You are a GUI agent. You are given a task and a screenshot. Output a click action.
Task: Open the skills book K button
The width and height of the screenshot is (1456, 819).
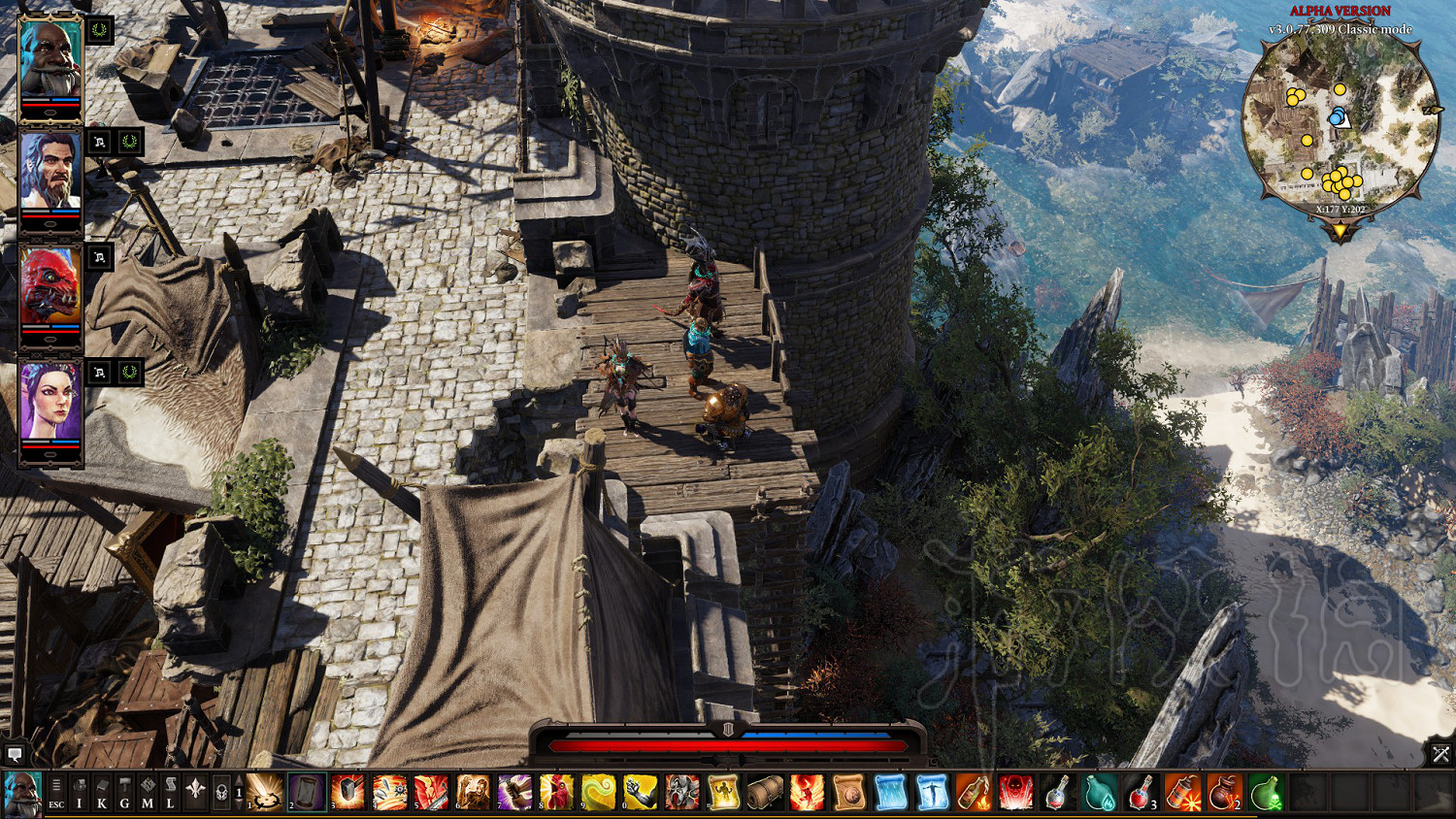(x=102, y=792)
